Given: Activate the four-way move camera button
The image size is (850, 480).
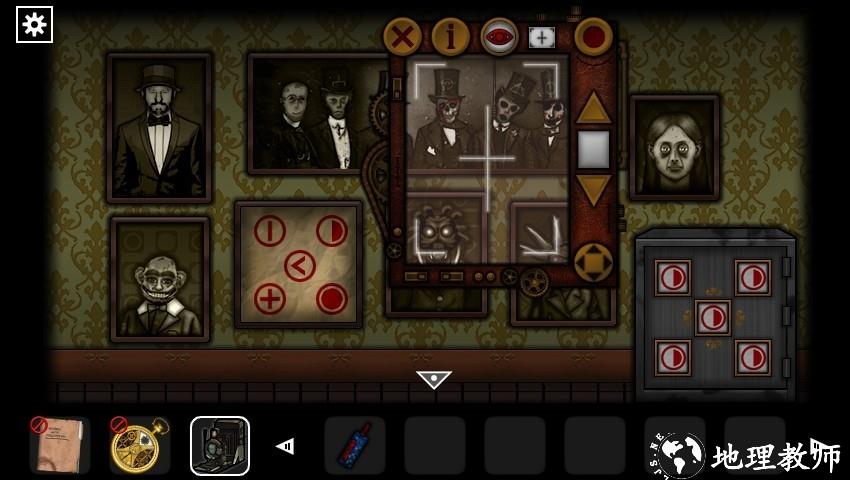Looking at the screenshot, I should coord(593,262).
